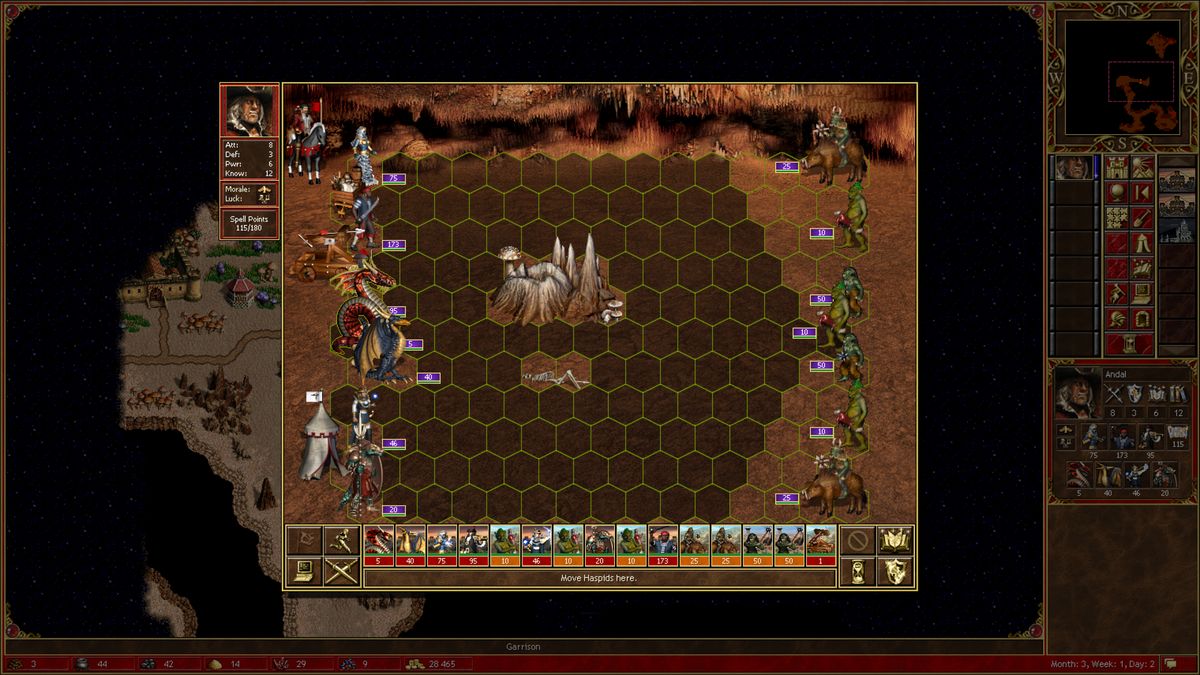This screenshot has height=675, width=1200.
Task: Select the Haspid portrait in the turn queue
Action: pos(379,546)
